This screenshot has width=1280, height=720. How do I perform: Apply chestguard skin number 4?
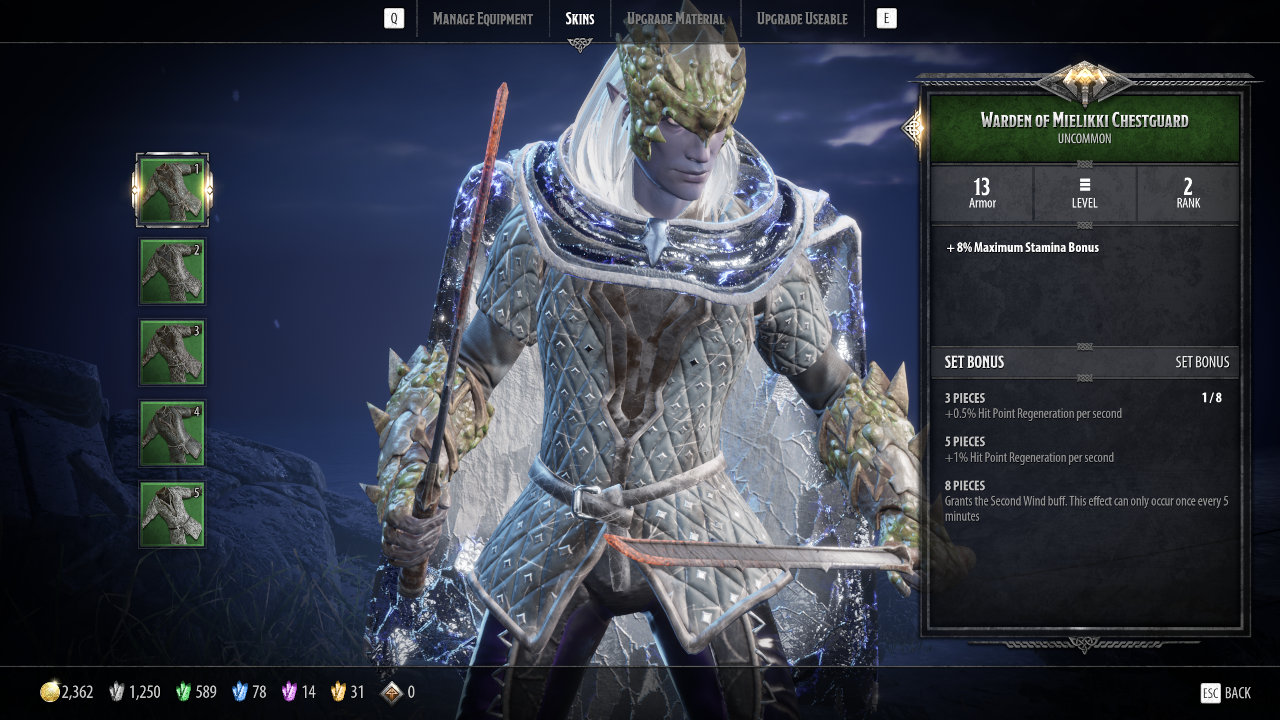point(172,433)
